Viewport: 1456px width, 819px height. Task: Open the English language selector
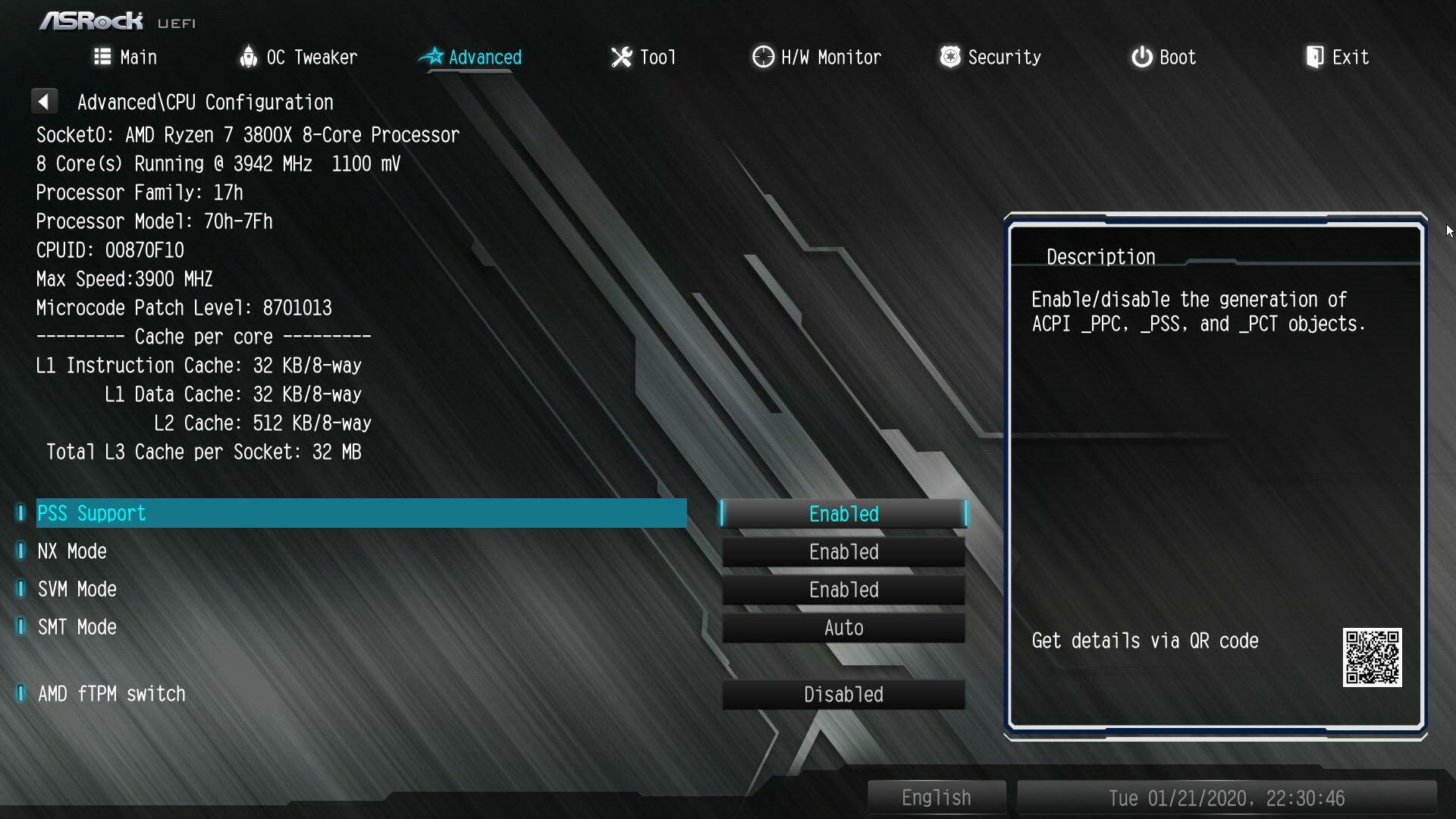tap(936, 798)
